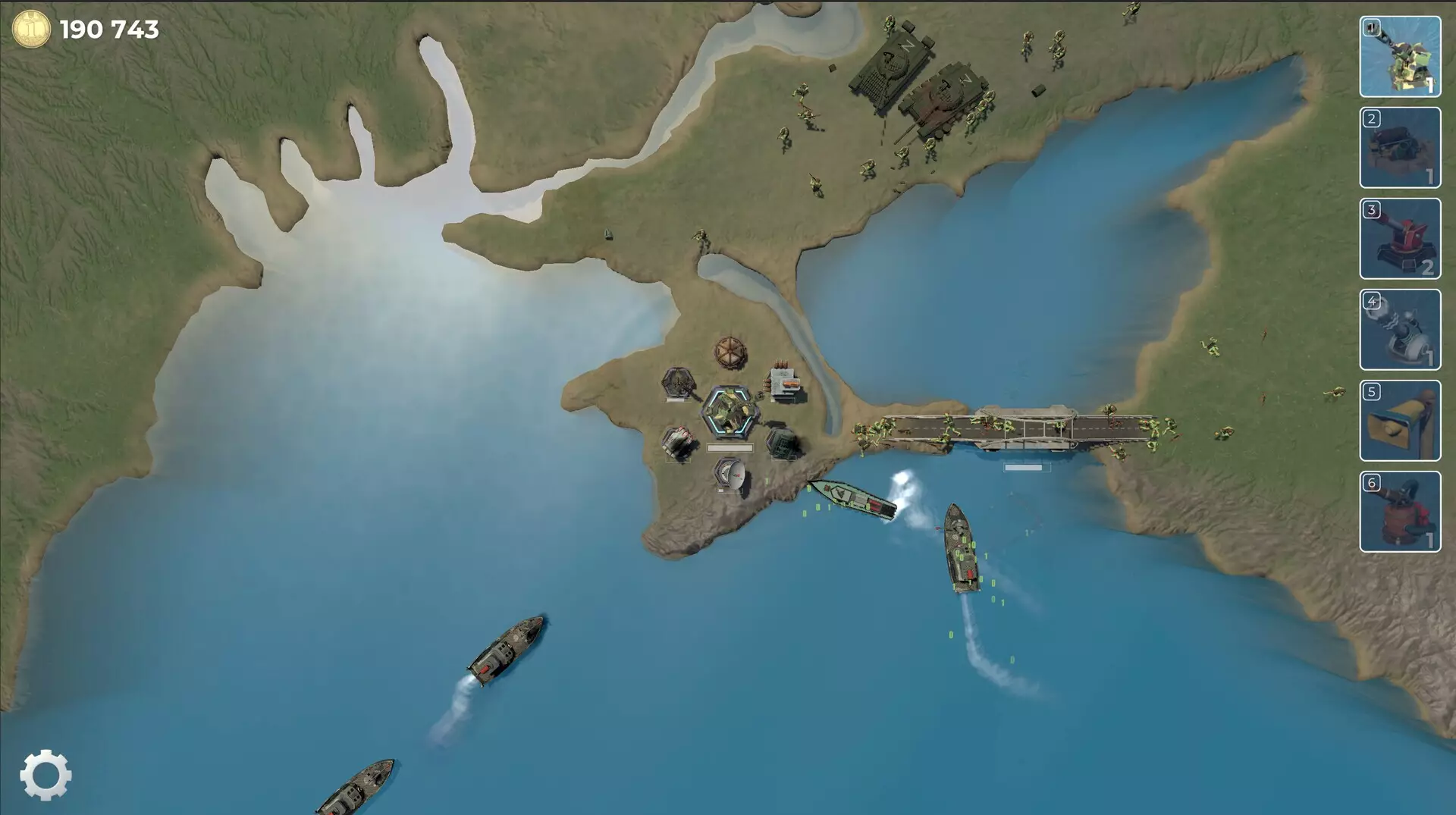Click the gold coin icon beside the balance
The image size is (1456, 815).
pyautogui.click(x=30, y=29)
